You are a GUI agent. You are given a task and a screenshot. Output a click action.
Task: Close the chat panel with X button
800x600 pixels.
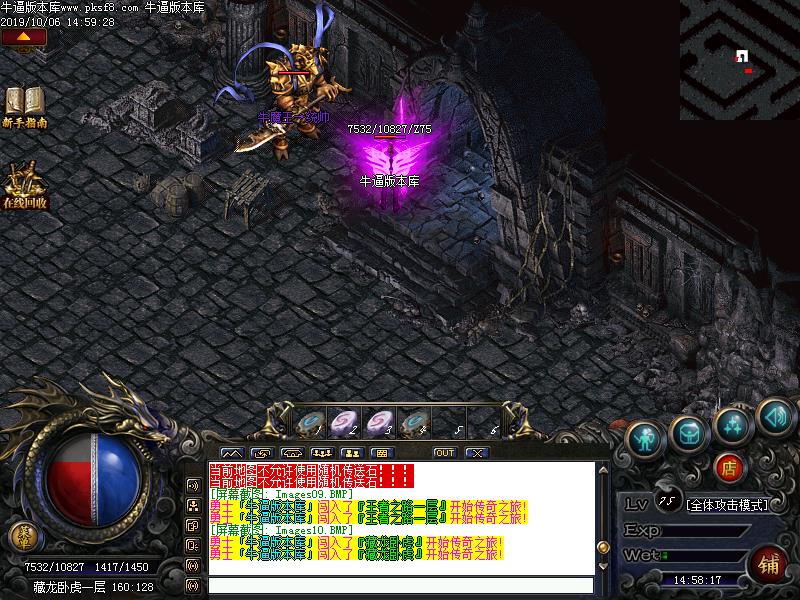476,453
